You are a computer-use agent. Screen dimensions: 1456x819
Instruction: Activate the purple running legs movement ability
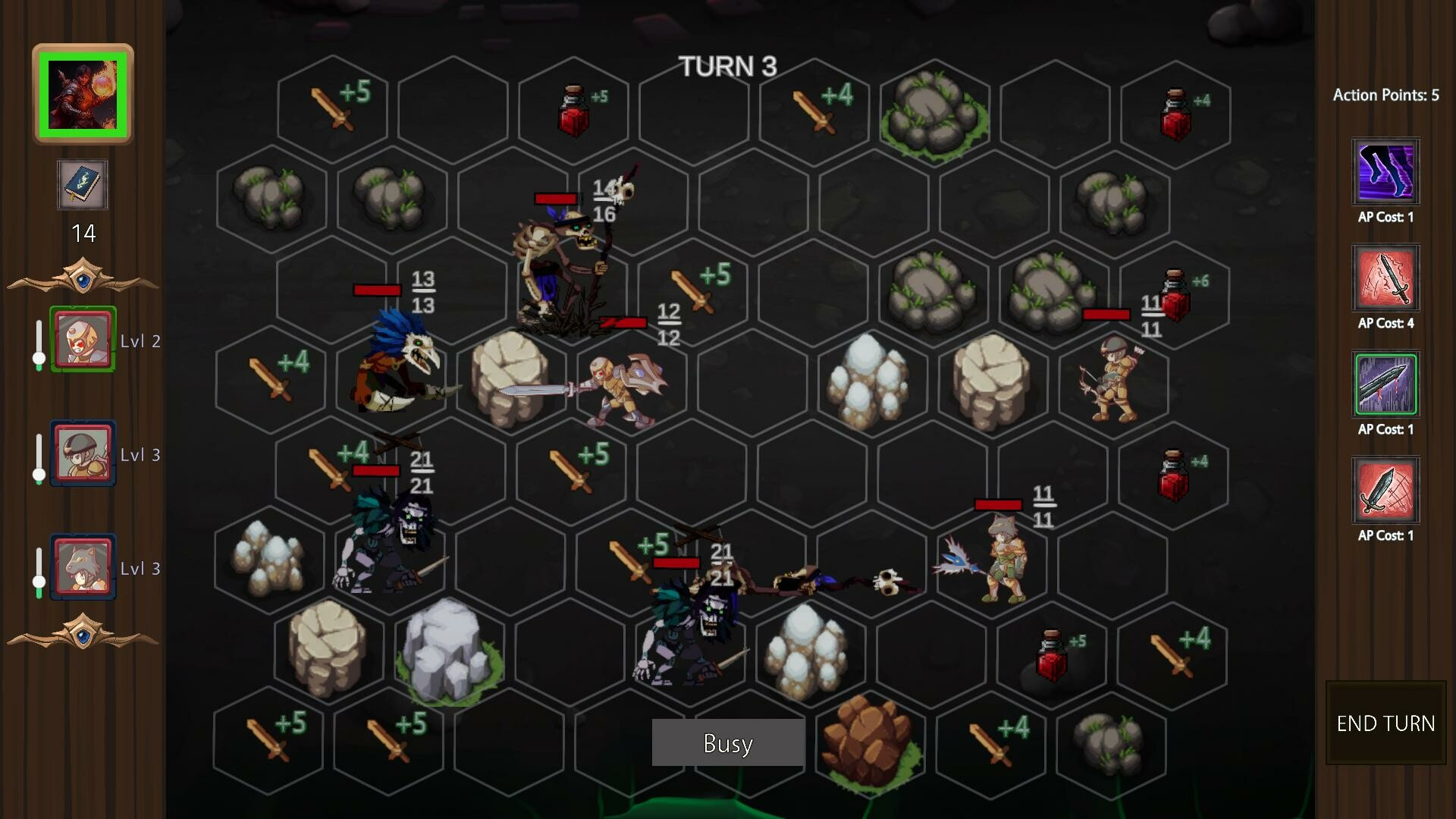1385,172
